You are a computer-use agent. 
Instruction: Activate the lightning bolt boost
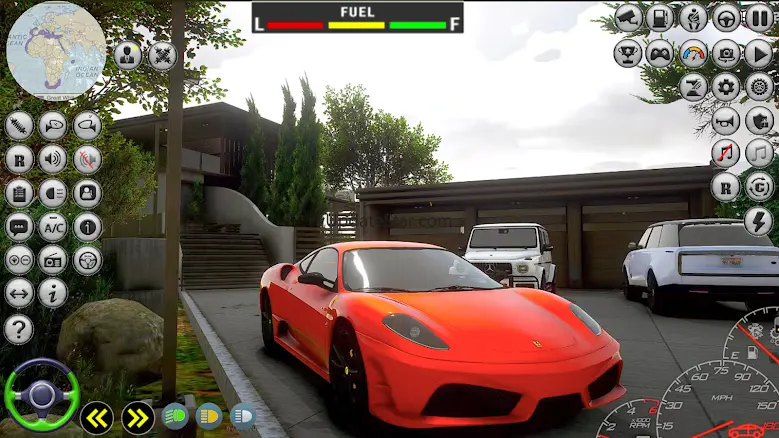(x=759, y=220)
